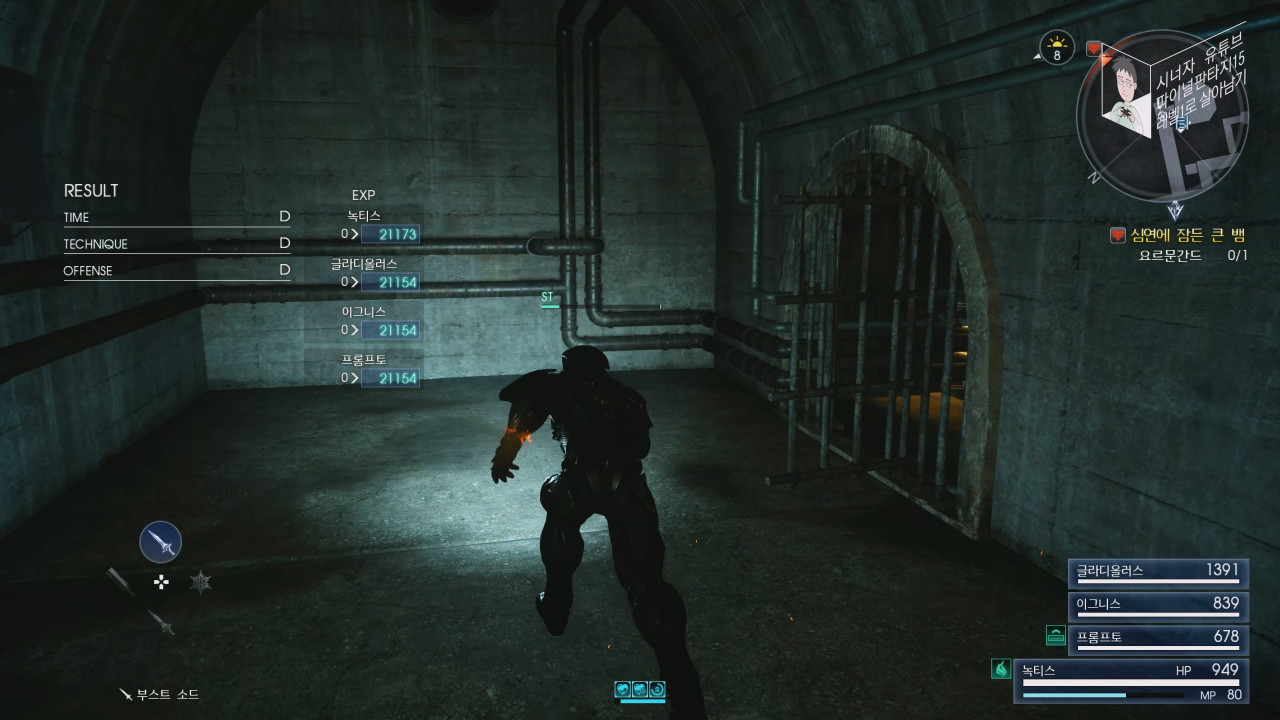Select Noctis's status panel (녹티스)
This screenshot has height=720, width=1280.
click(1131, 680)
